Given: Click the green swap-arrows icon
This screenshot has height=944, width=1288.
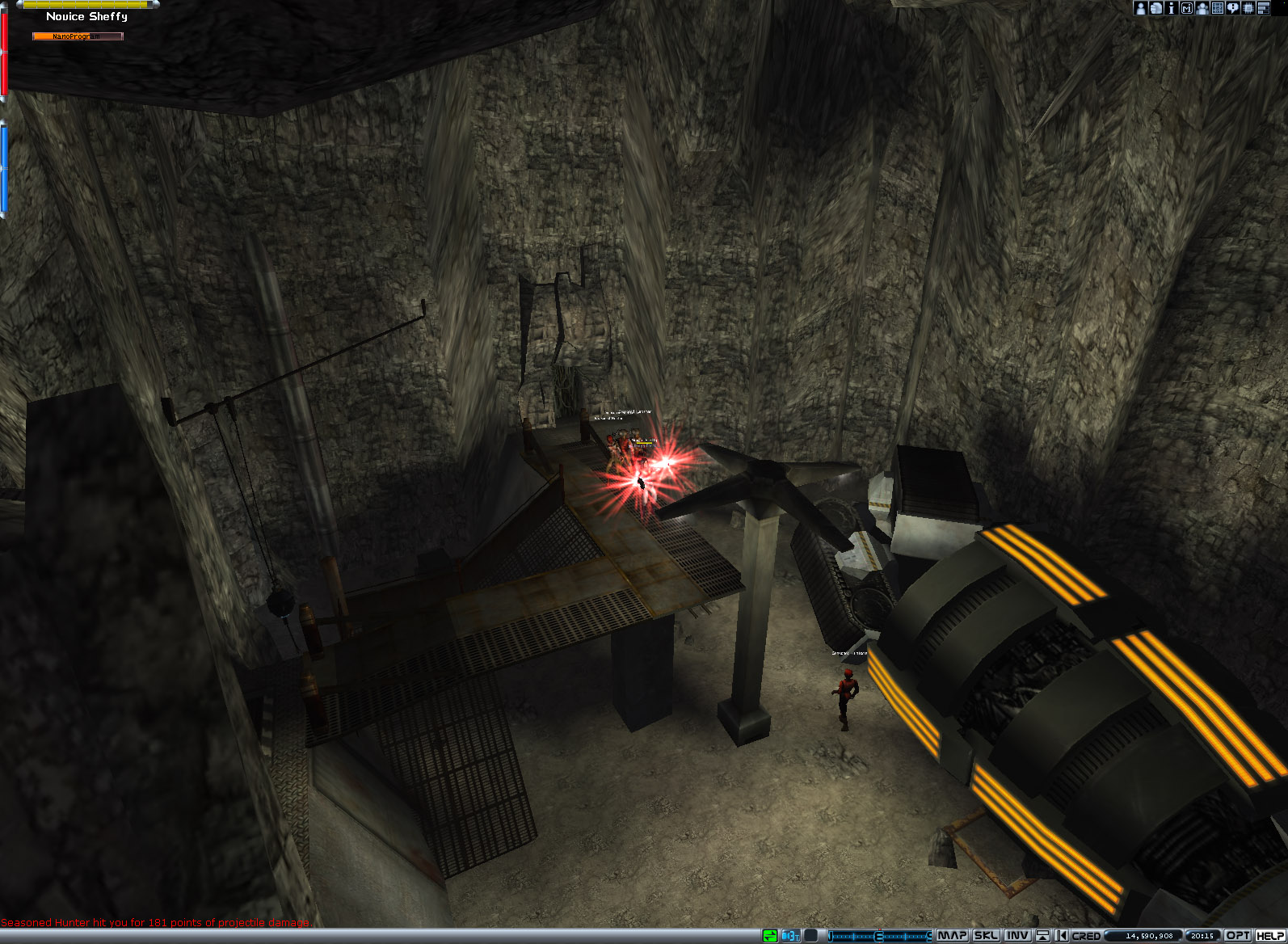Looking at the screenshot, I should pos(770,935).
